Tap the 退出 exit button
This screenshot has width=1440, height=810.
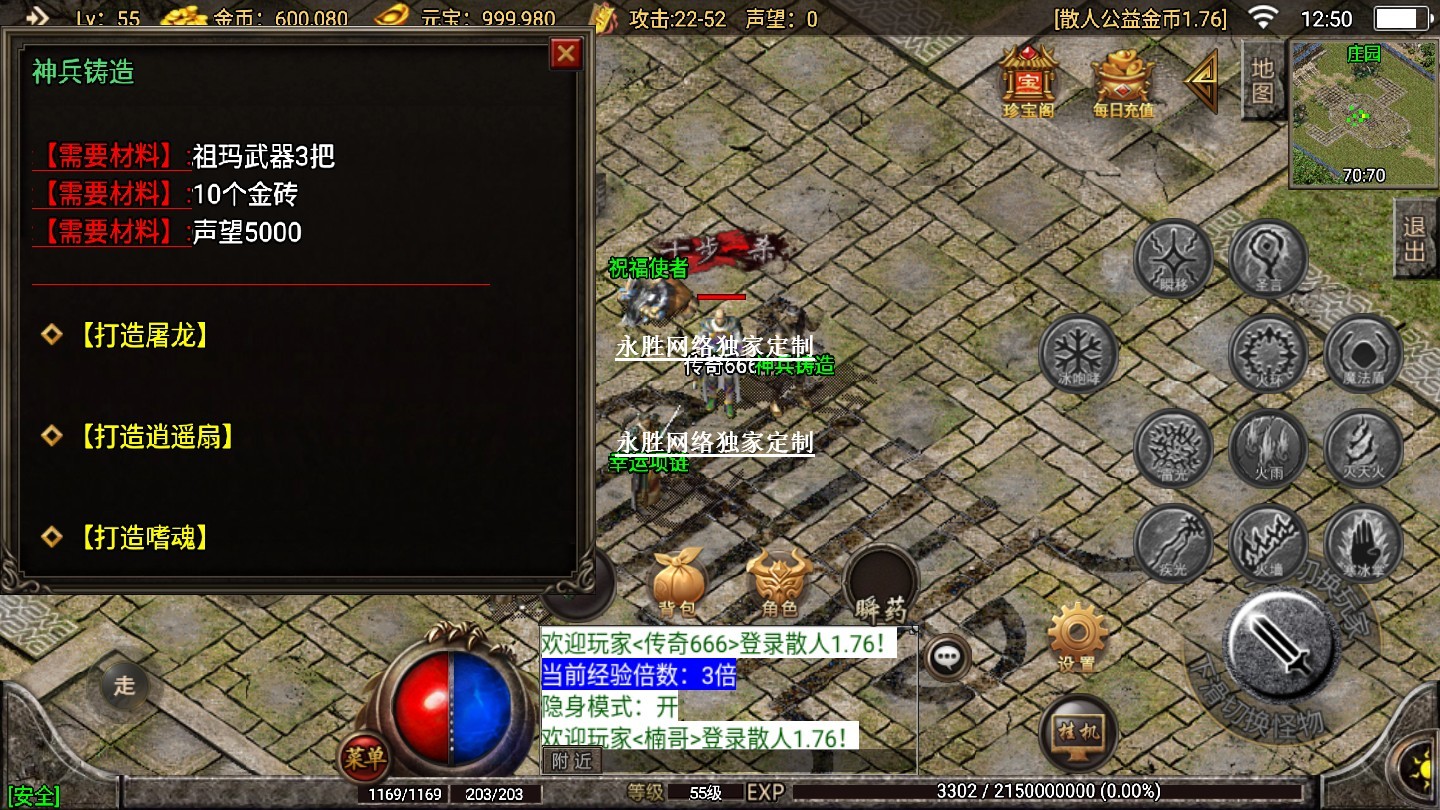click(x=1414, y=238)
